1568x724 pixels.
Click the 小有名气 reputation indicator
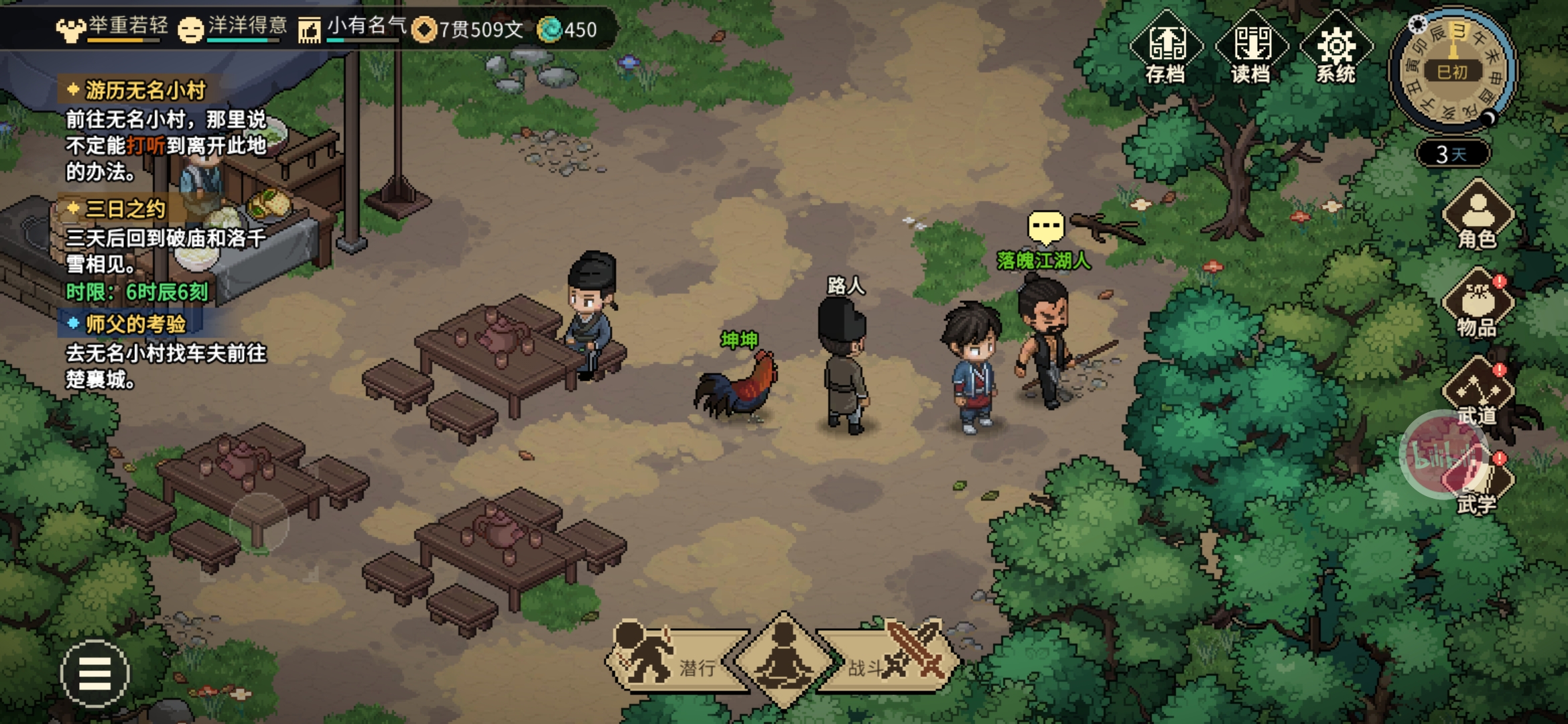tap(352, 28)
